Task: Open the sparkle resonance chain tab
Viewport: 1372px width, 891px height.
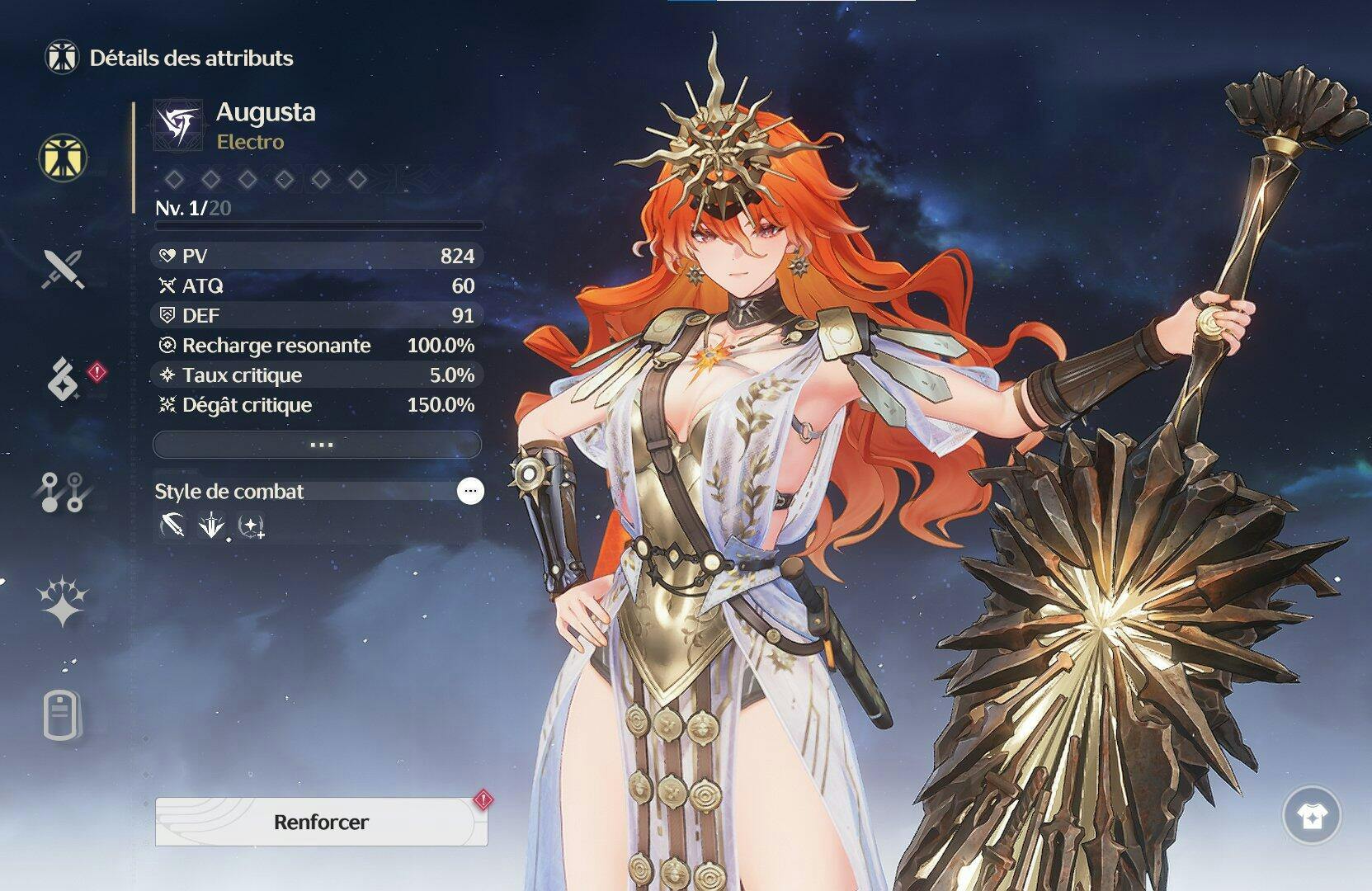Action: [63, 601]
